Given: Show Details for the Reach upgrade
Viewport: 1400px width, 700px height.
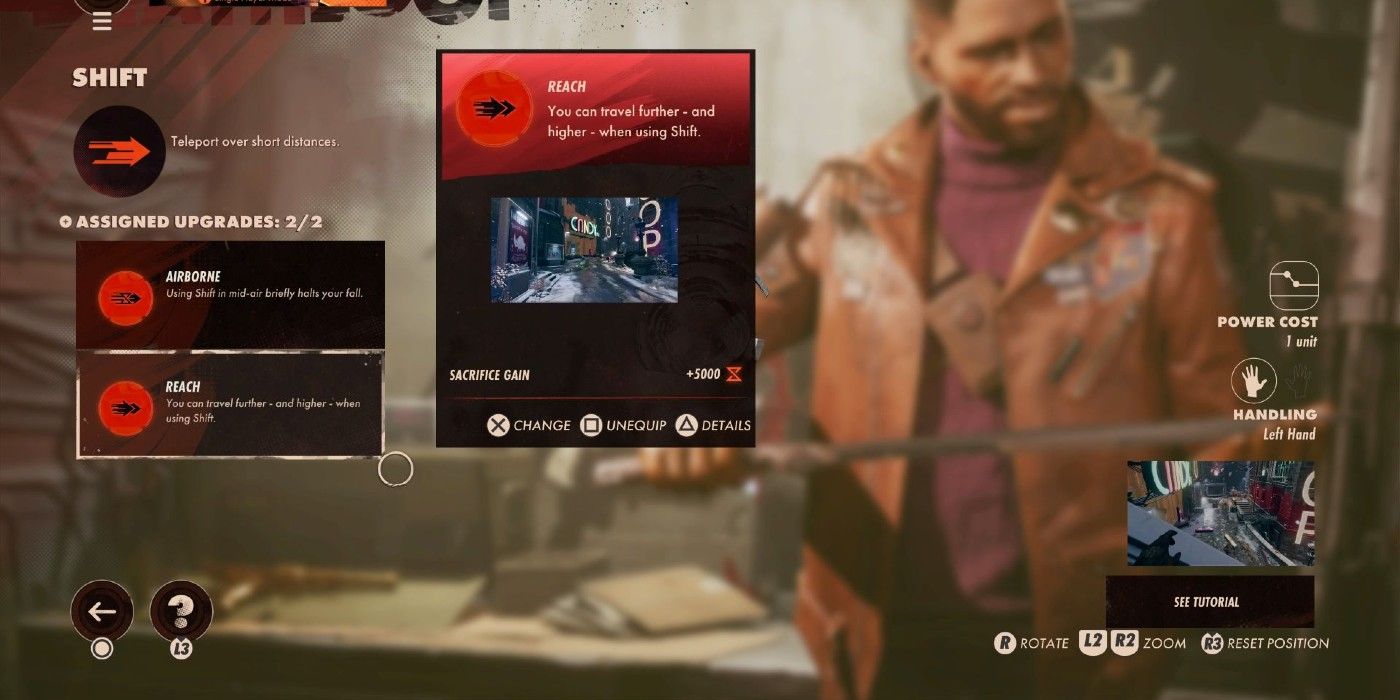Looking at the screenshot, I should pos(714,425).
